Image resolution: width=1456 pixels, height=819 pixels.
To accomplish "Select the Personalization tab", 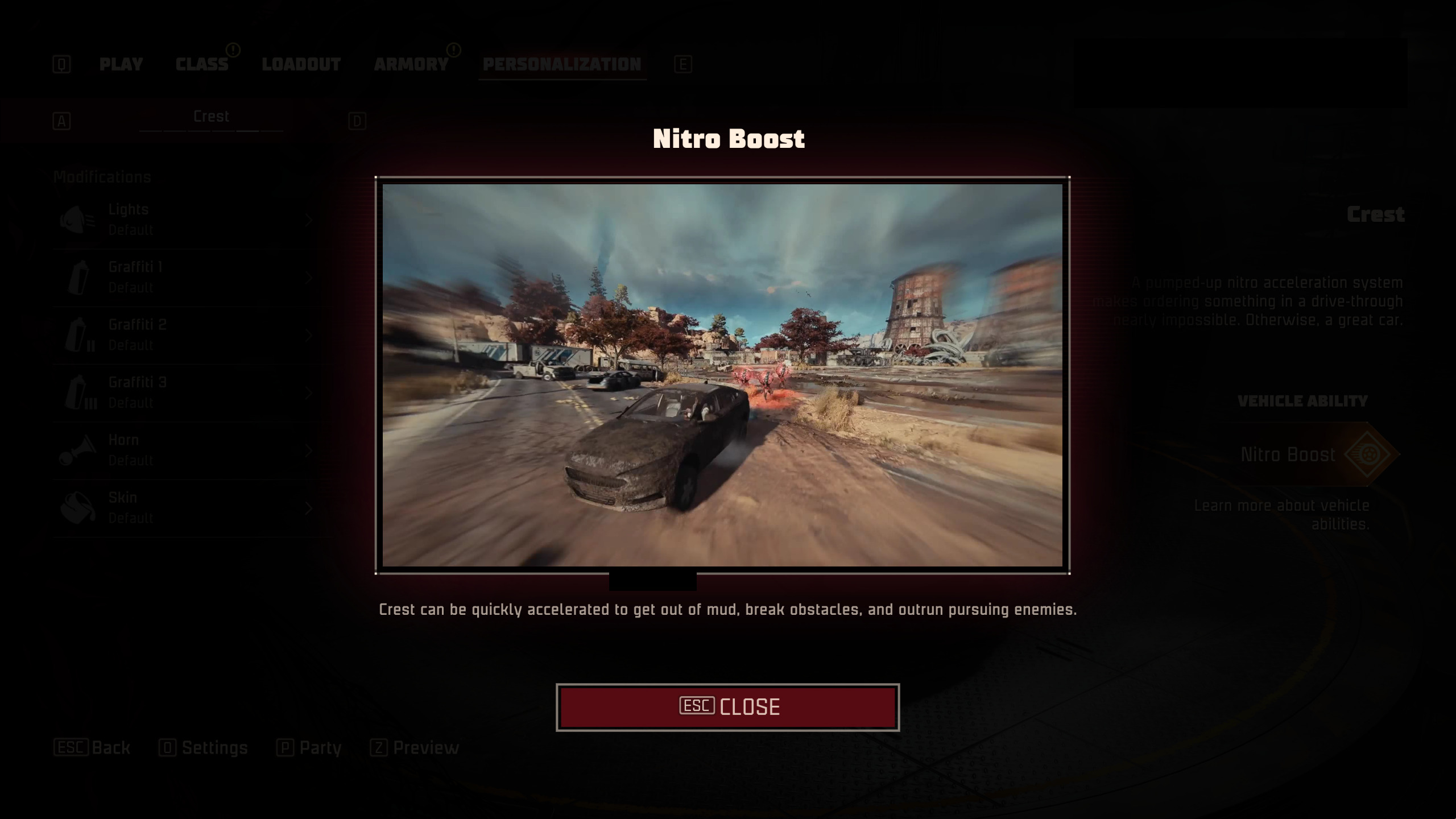I will [562, 64].
